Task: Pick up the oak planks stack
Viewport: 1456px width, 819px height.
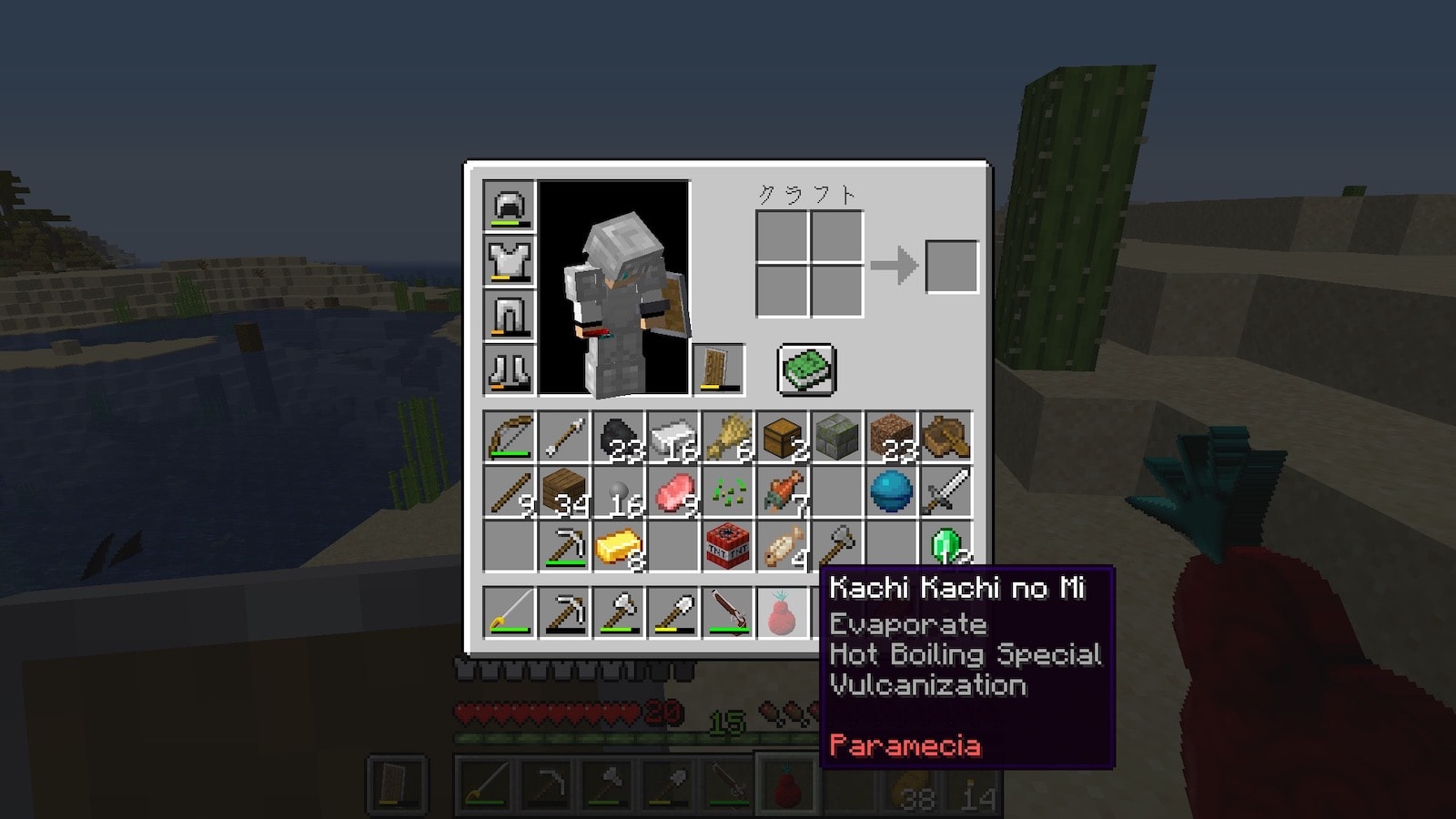Action: point(564,492)
